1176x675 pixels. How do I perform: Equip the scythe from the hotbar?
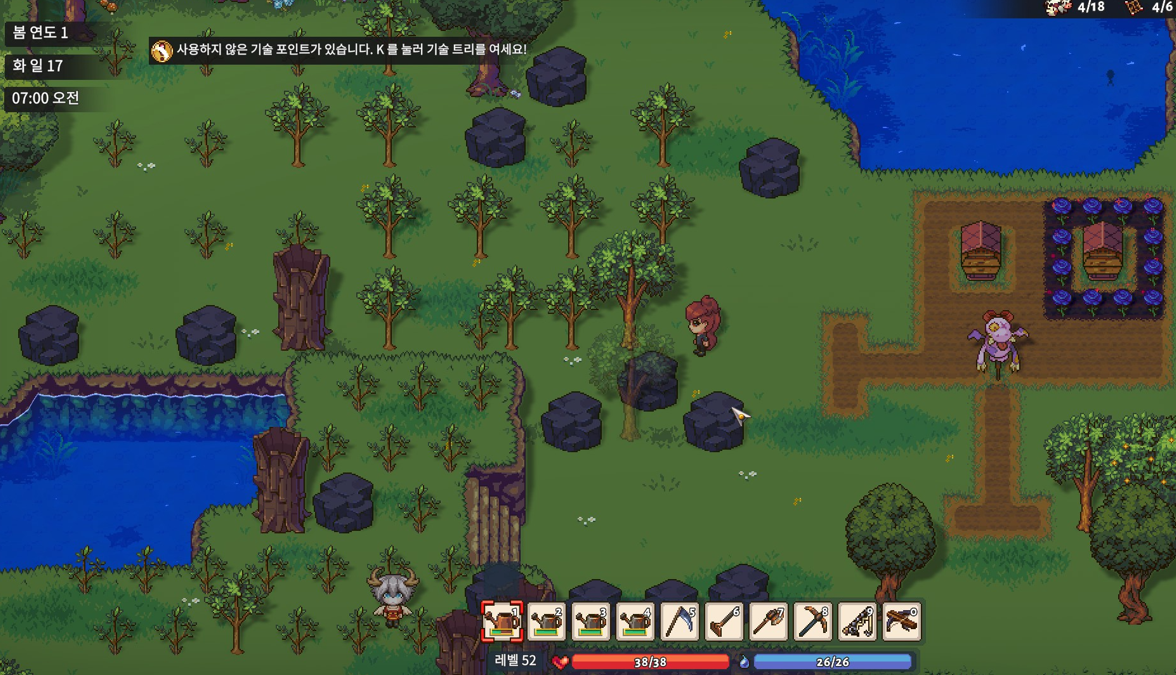680,622
